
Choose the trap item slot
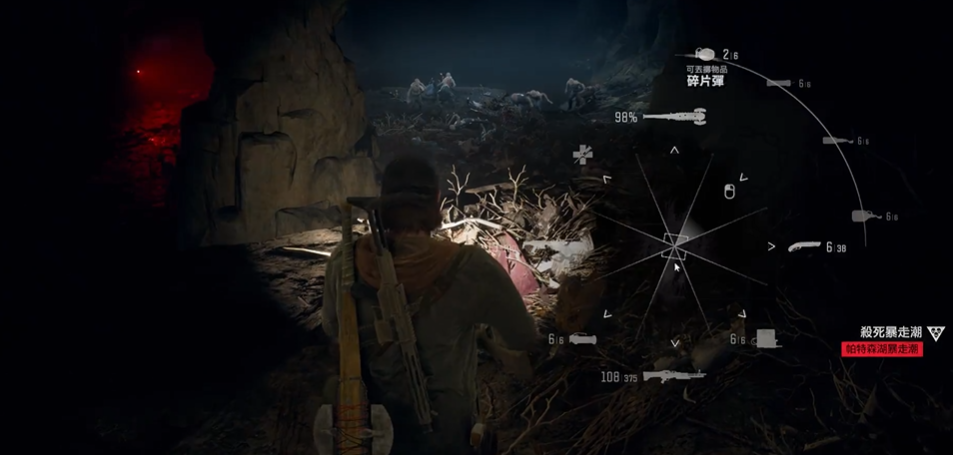point(766,339)
